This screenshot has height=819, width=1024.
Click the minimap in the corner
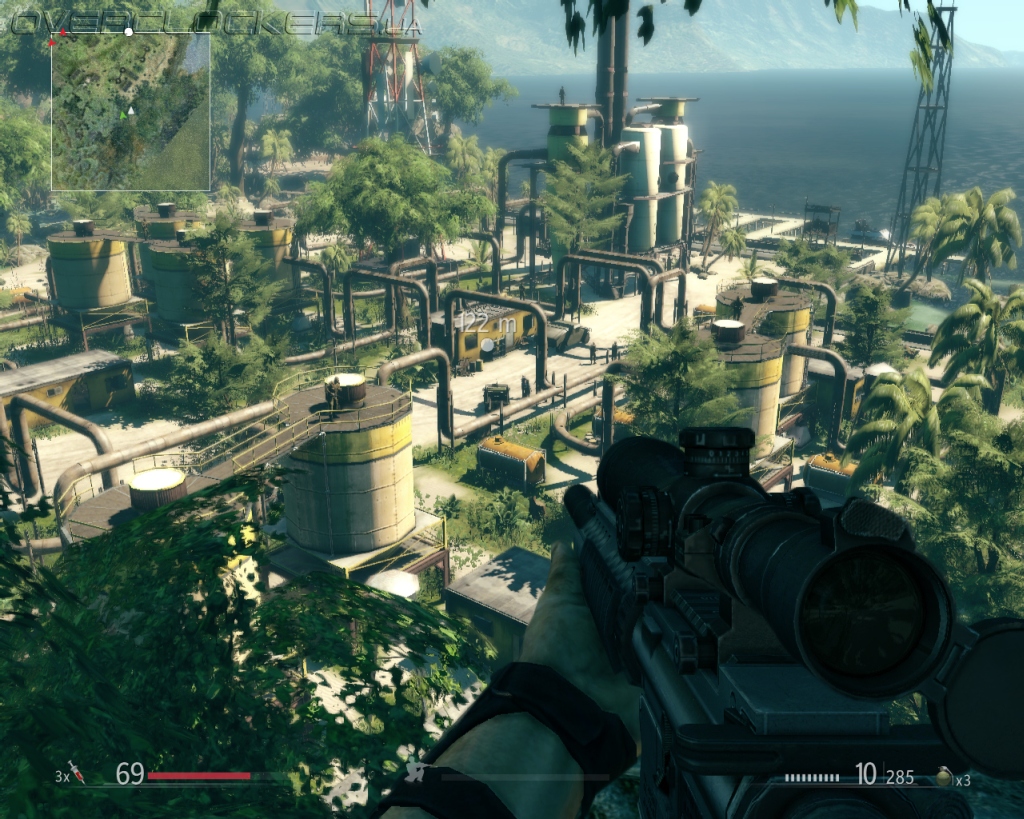[131, 111]
